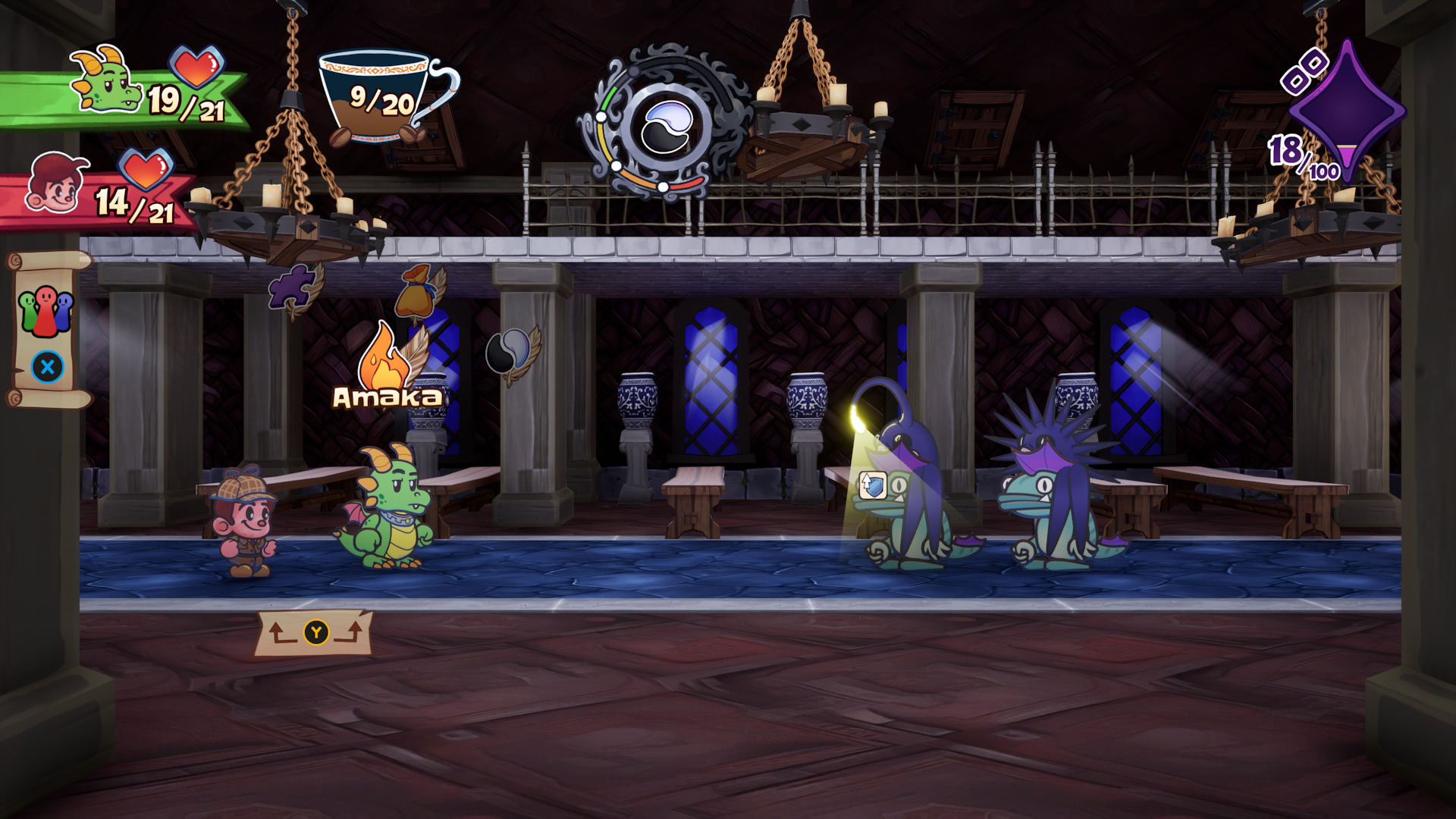
Task: Pick the purple puzzle piece action
Action: pyautogui.click(x=292, y=287)
